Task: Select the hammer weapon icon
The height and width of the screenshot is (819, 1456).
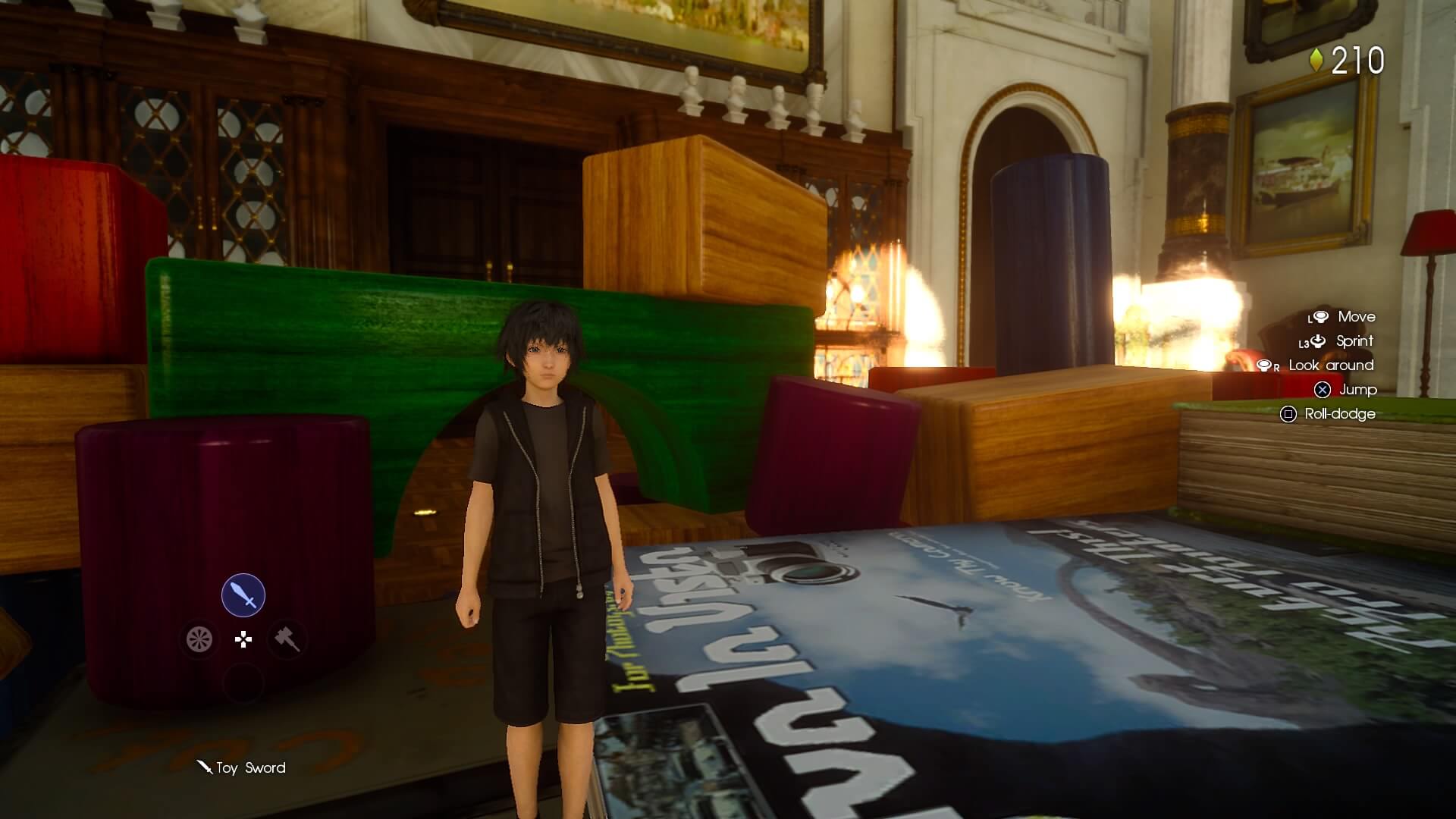Action: point(285,639)
